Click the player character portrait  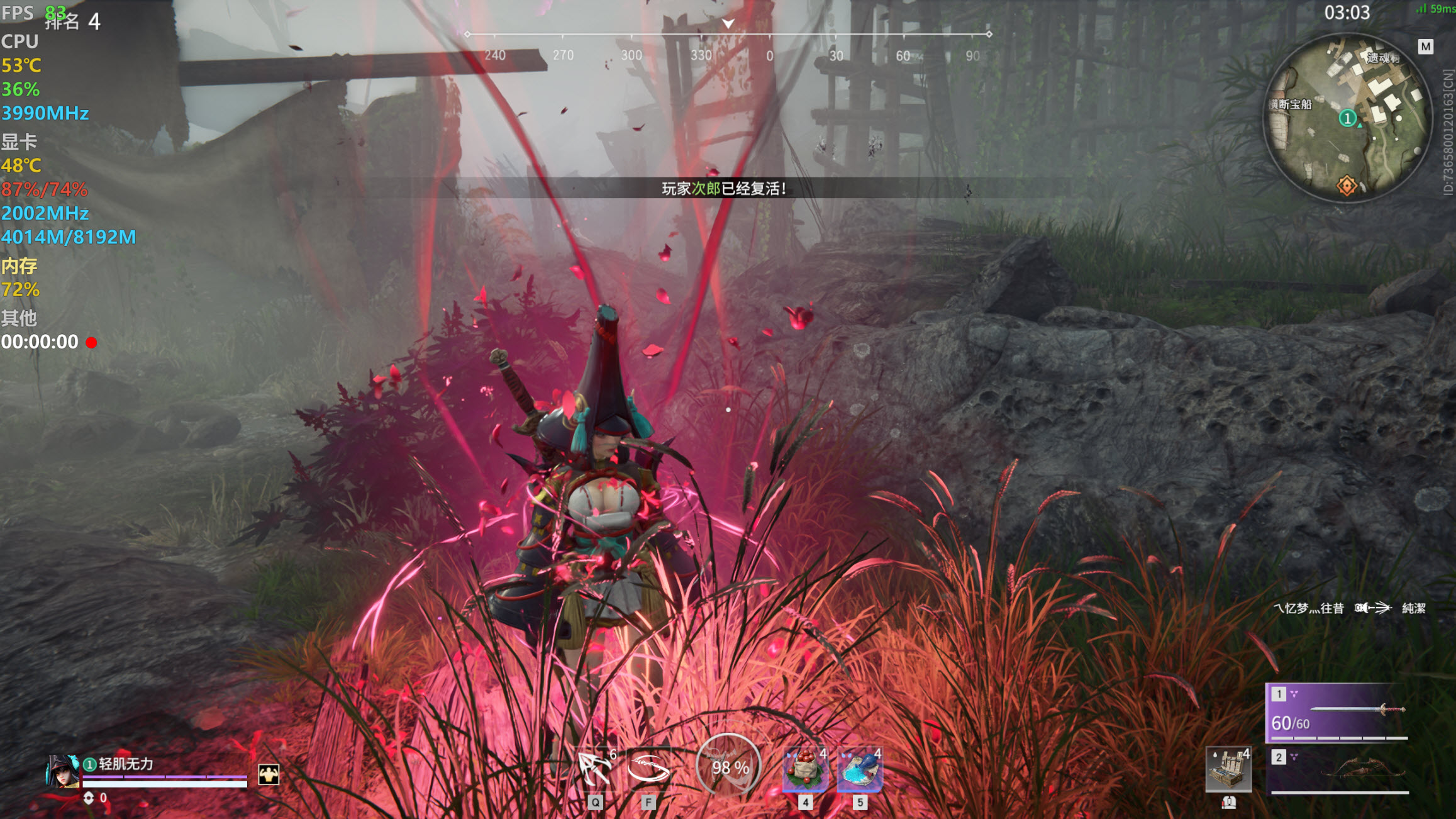(63, 771)
